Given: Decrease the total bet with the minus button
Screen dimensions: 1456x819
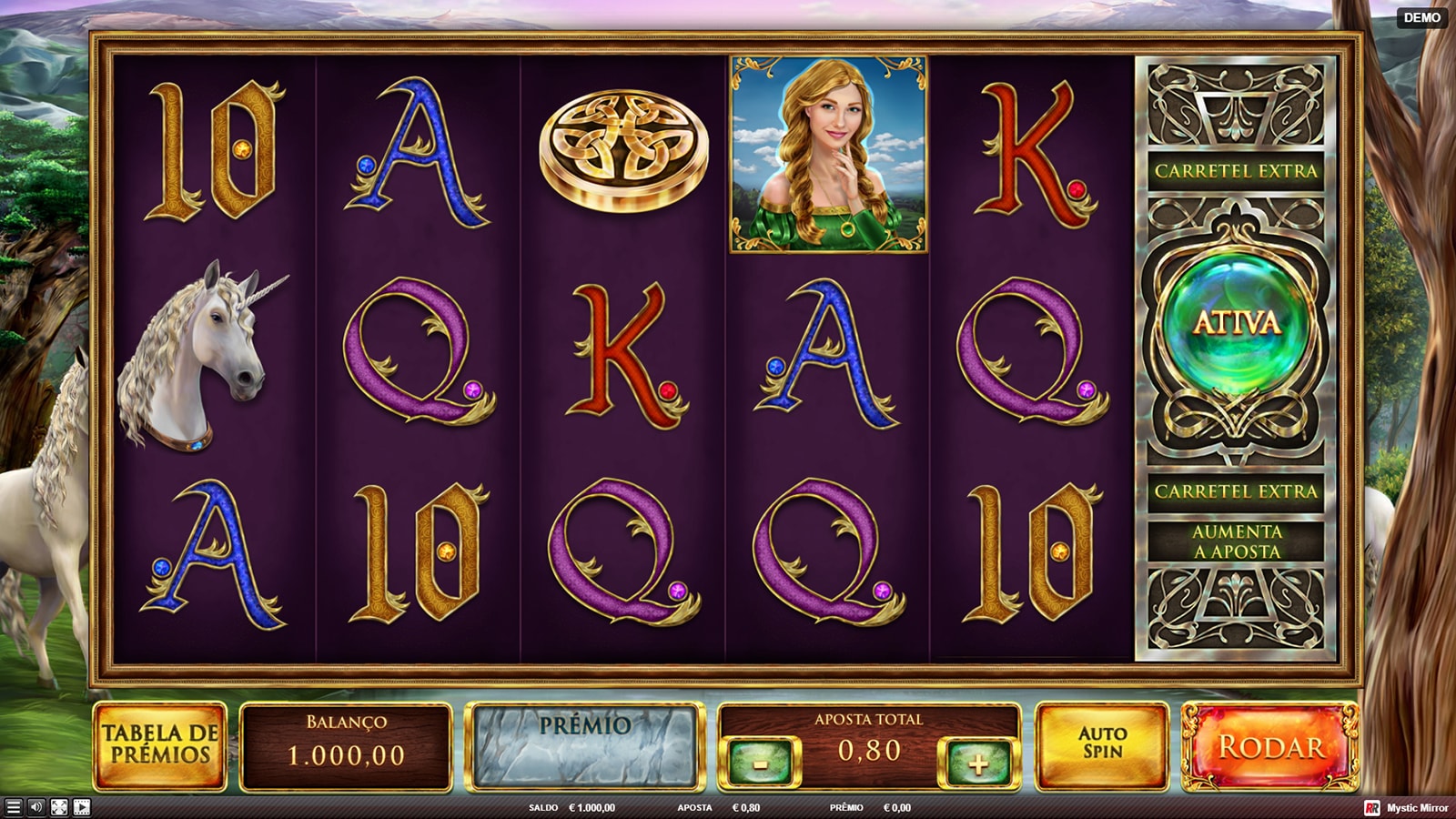Looking at the screenshot, I should click(x=760, y=763).
